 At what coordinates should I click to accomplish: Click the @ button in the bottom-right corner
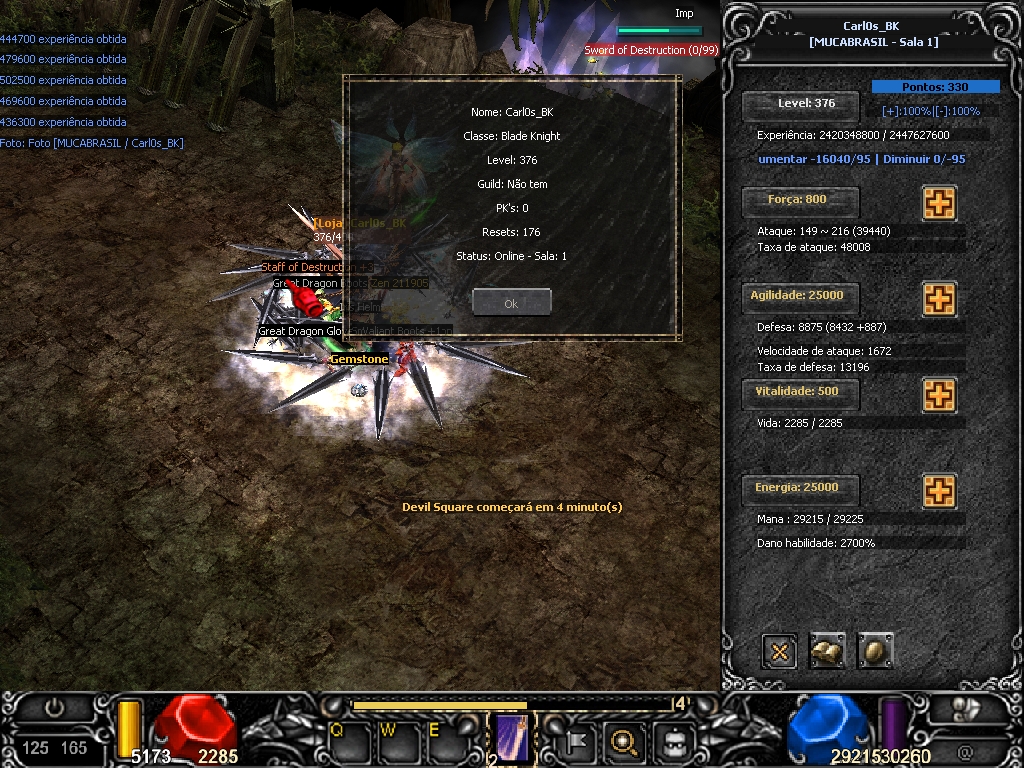coord(966,750)
